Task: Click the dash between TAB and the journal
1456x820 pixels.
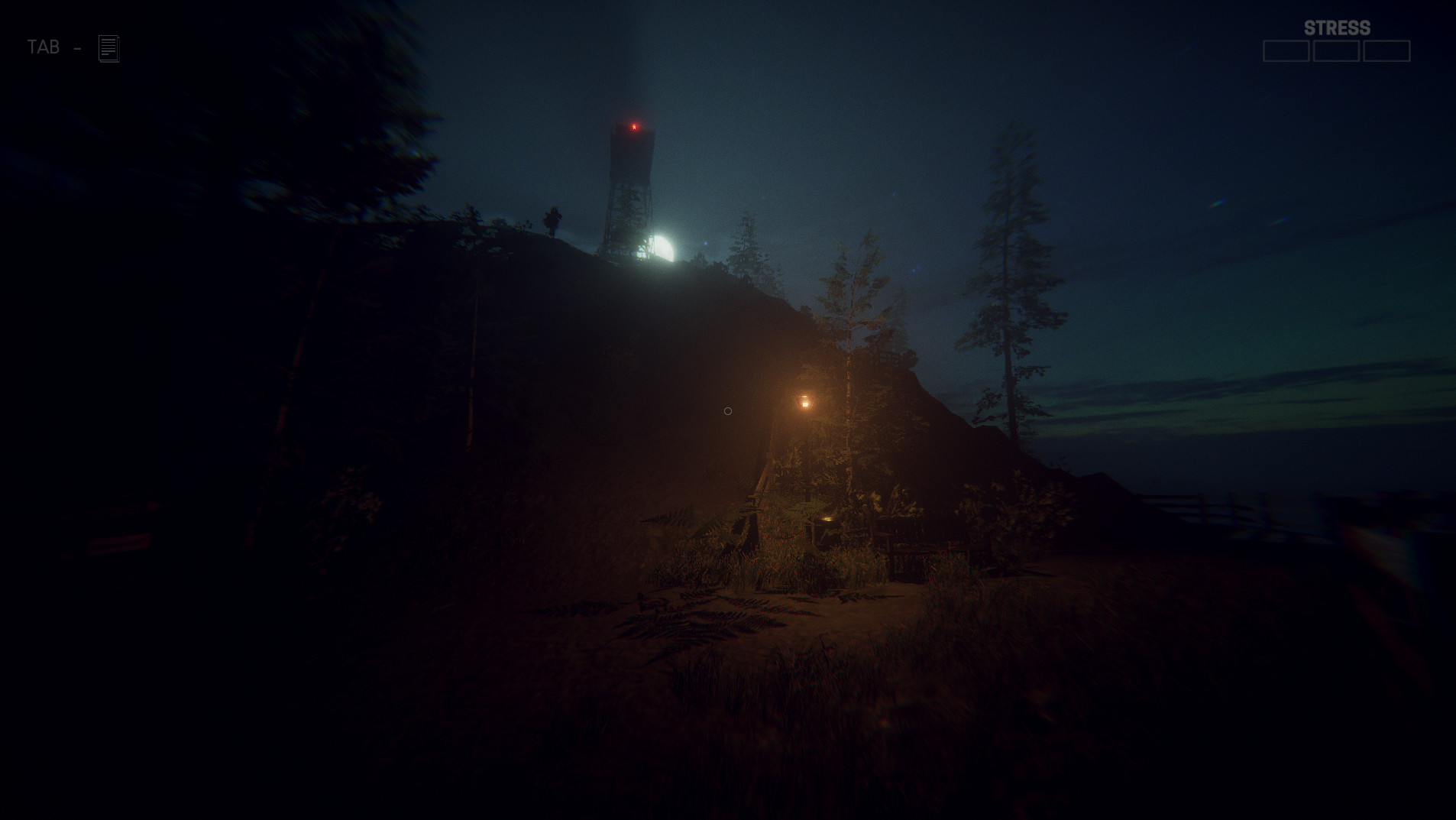Action: coord(76,48)
